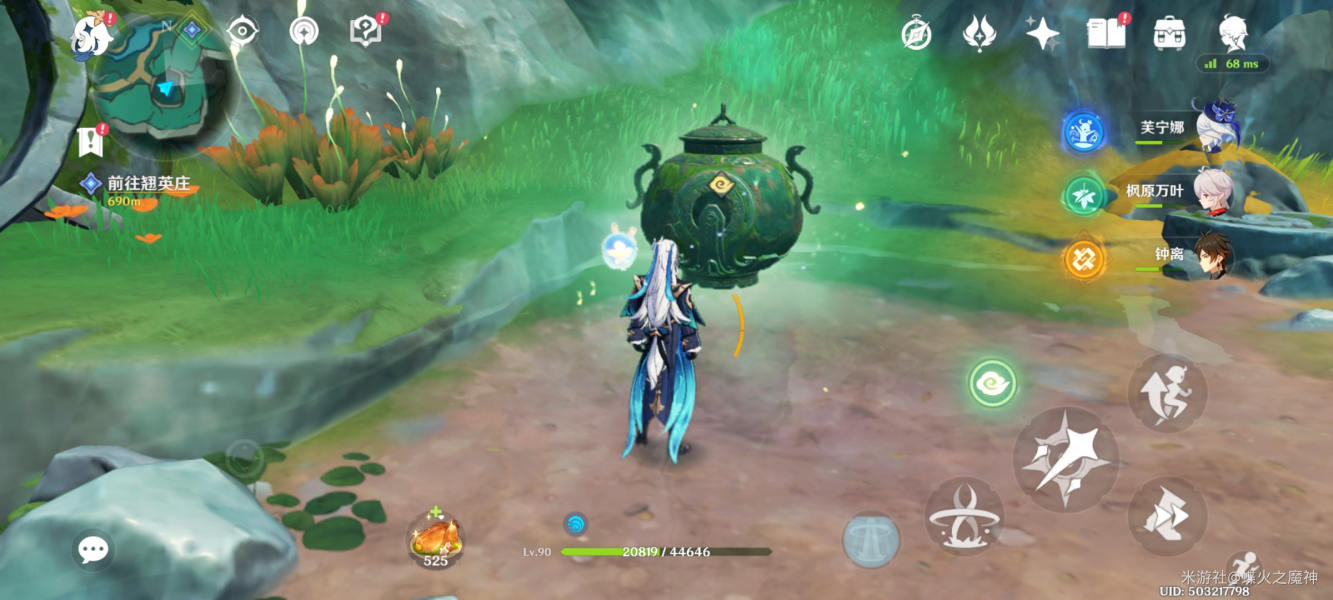Tap the jump button
This screenshot has width=1333, height=600.
point(1167,392)
